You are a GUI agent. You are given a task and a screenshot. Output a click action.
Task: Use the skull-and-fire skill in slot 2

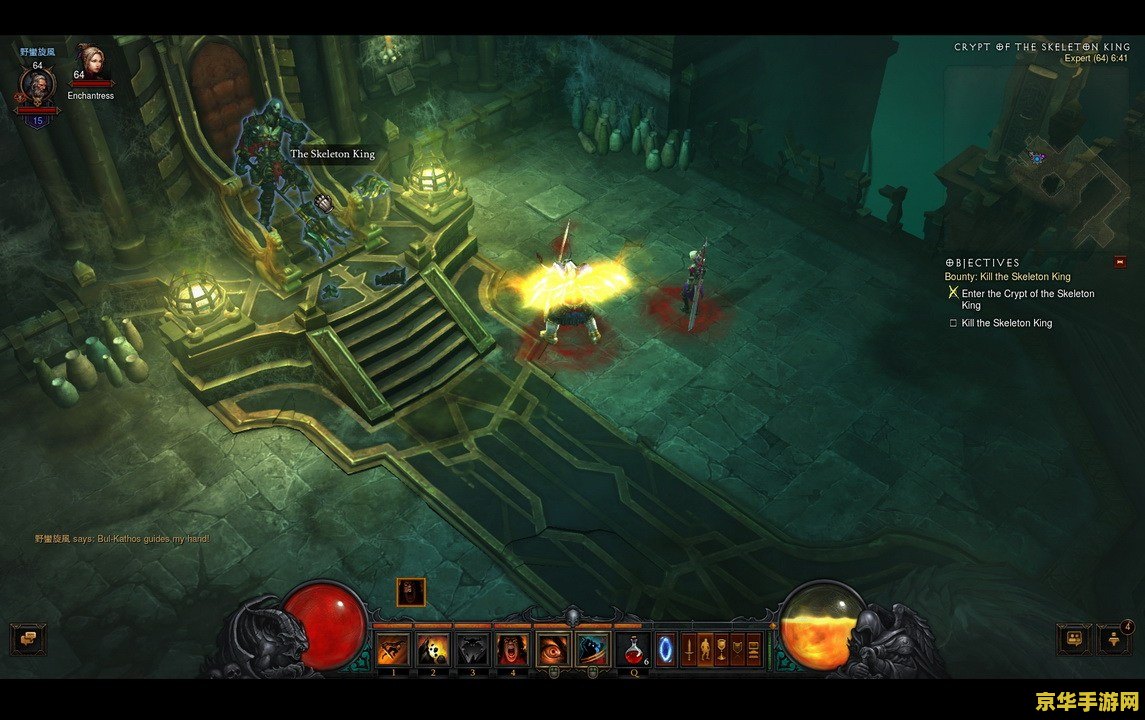pyautogui.click(x=433, y=649)
